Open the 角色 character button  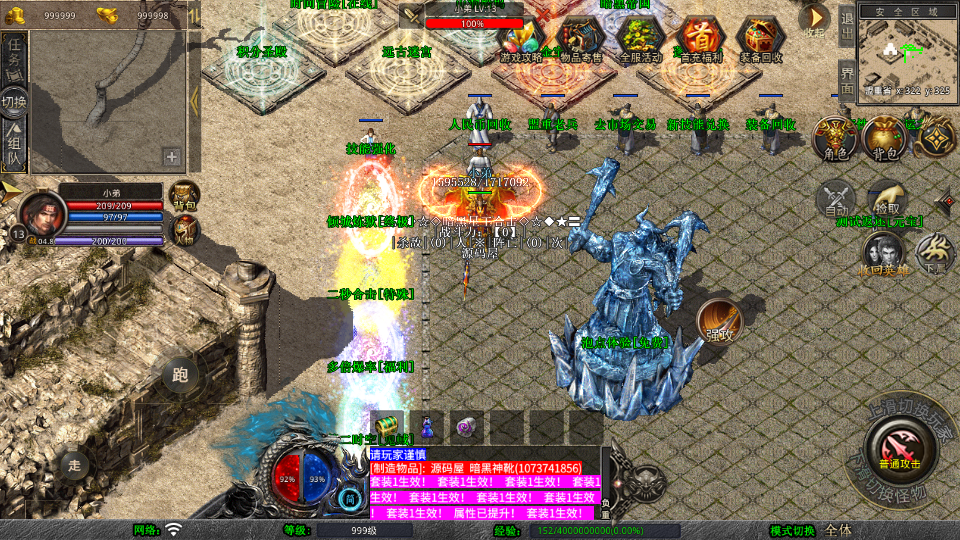pos(834,139)
